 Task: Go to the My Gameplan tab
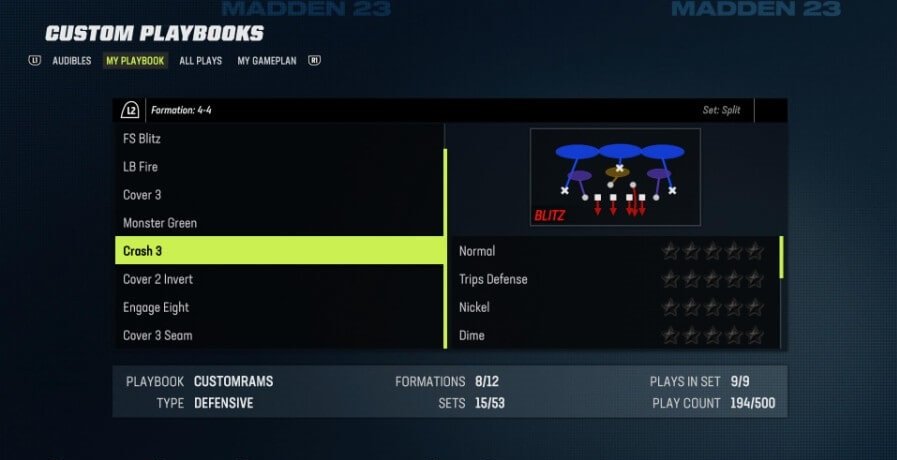pos(270,61)
